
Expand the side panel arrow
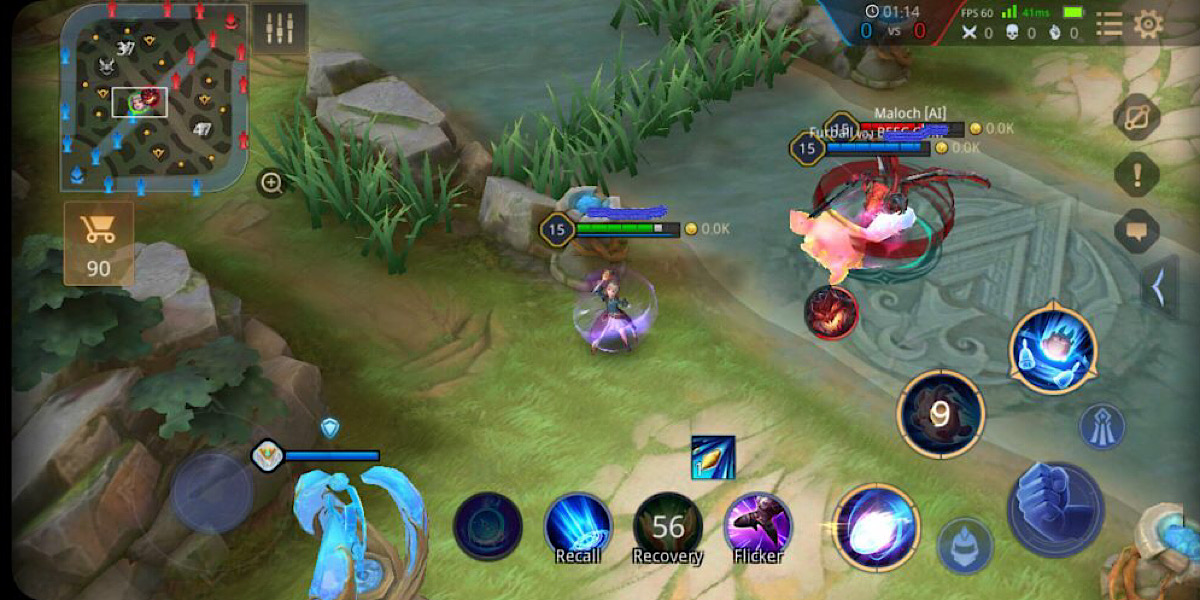click(x=1160, y=287)
